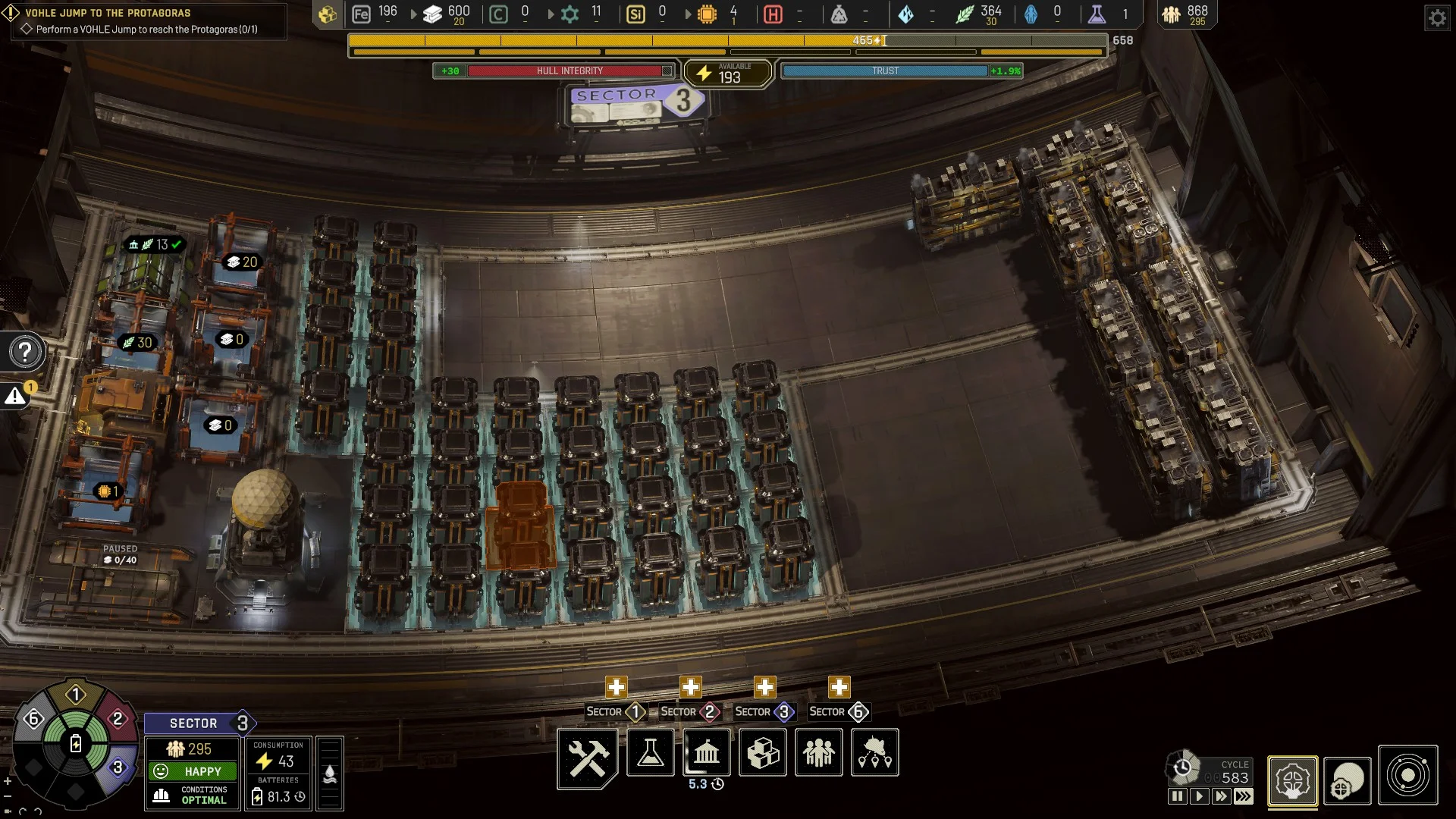
Task: Open the planetary system orbit map
Action: [1408, 776]
